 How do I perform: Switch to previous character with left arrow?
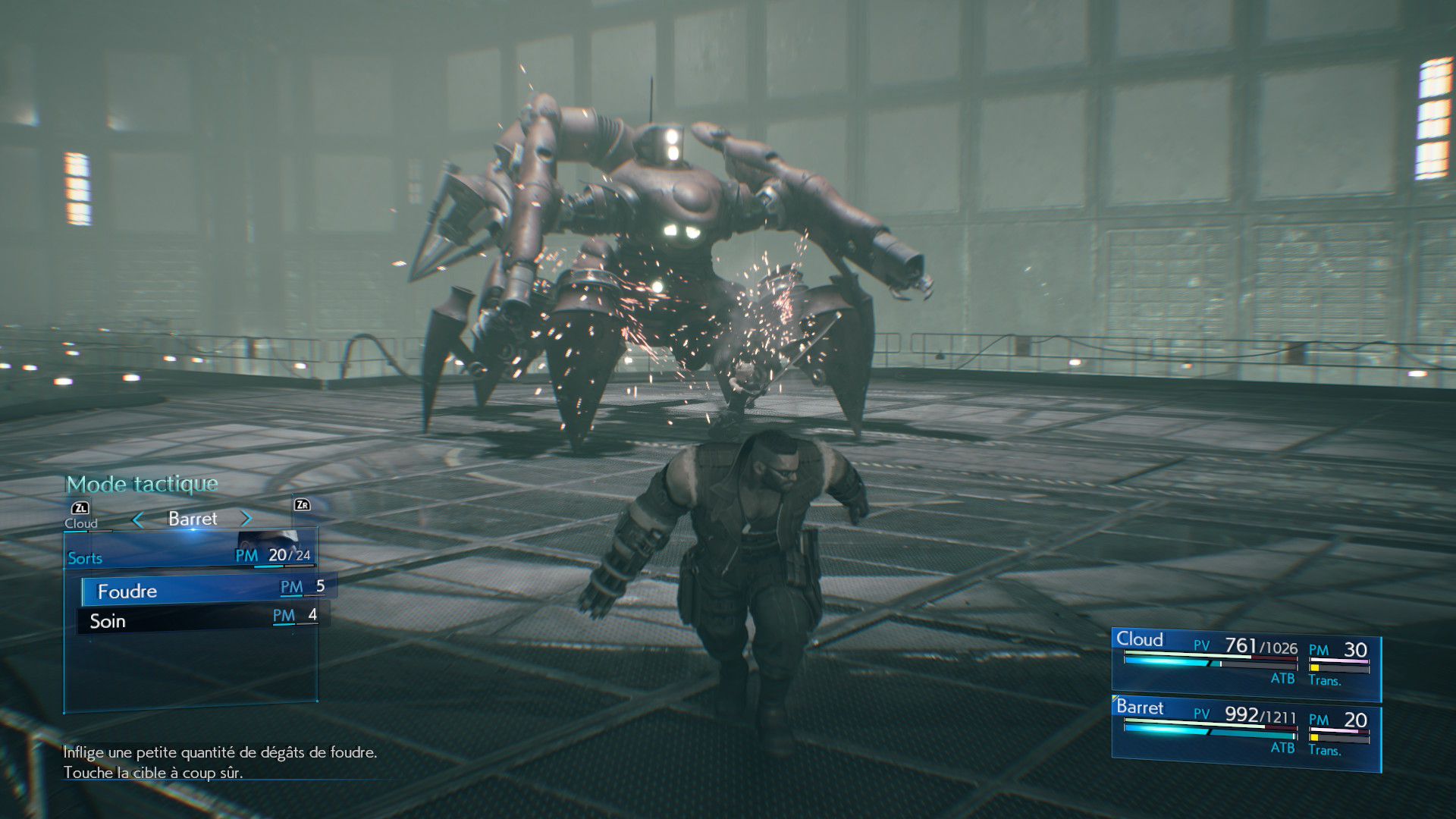138,519
